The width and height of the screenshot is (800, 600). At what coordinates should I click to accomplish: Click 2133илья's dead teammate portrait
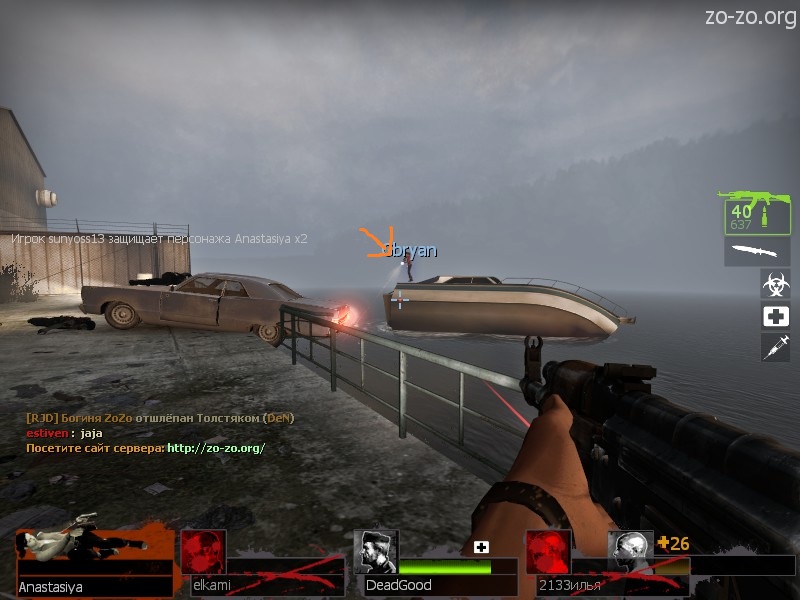pyautogui.click(x=548, y=552)
